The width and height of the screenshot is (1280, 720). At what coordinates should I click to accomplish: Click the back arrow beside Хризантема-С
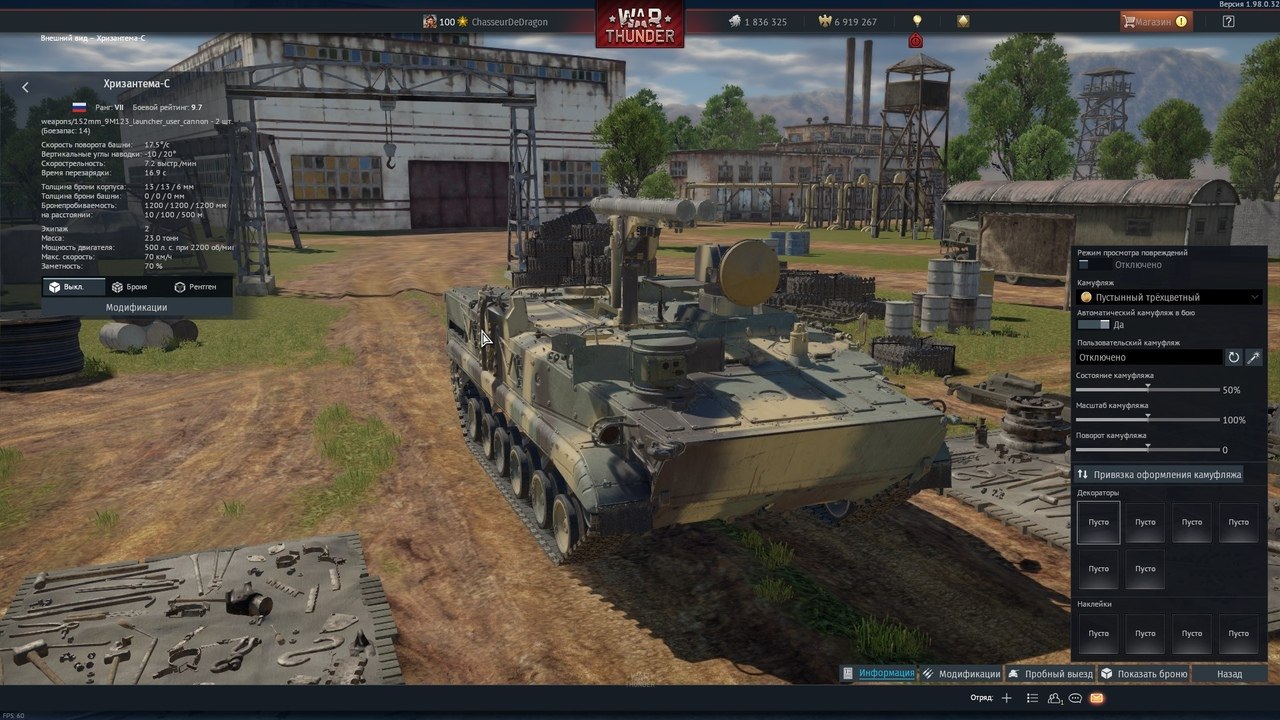pyautogui.click(x=26, y=87)
